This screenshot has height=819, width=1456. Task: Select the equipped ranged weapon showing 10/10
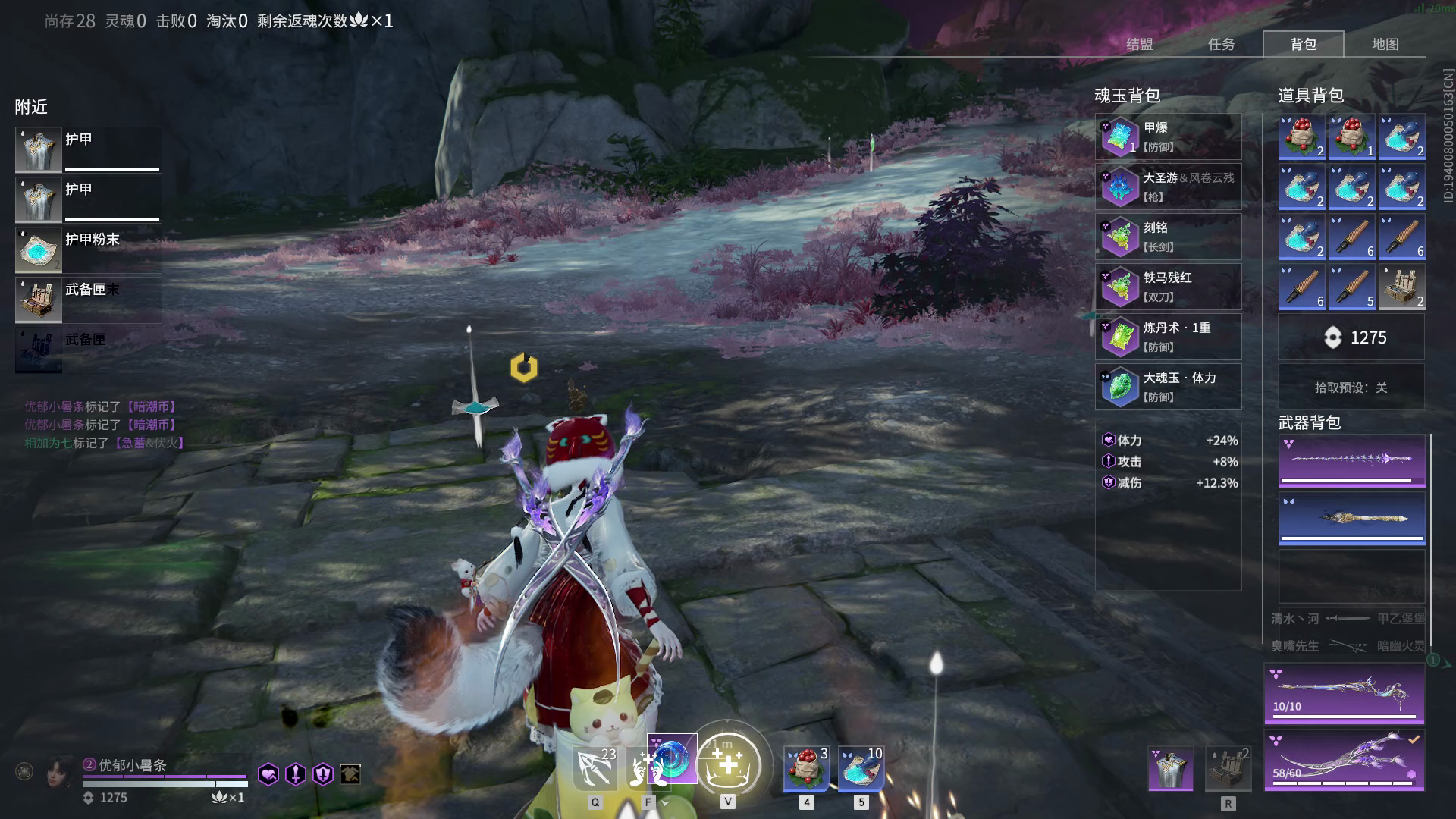tap(1344, 694)
